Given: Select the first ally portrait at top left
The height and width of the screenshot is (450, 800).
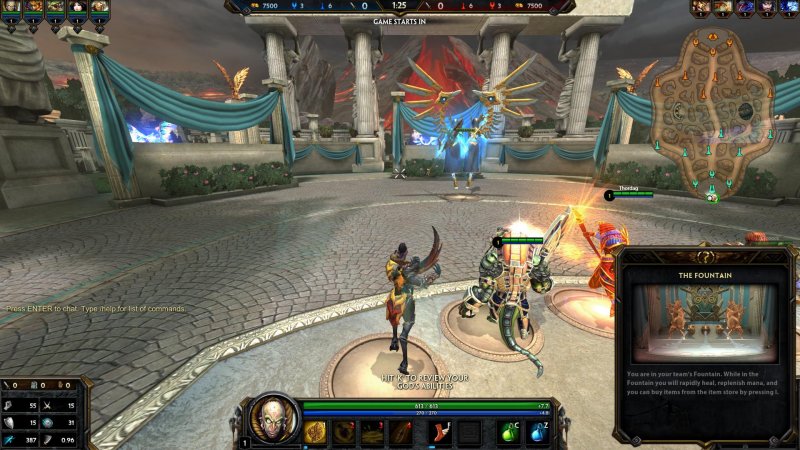Looking at the screenshot, I should tap(11, 8).
